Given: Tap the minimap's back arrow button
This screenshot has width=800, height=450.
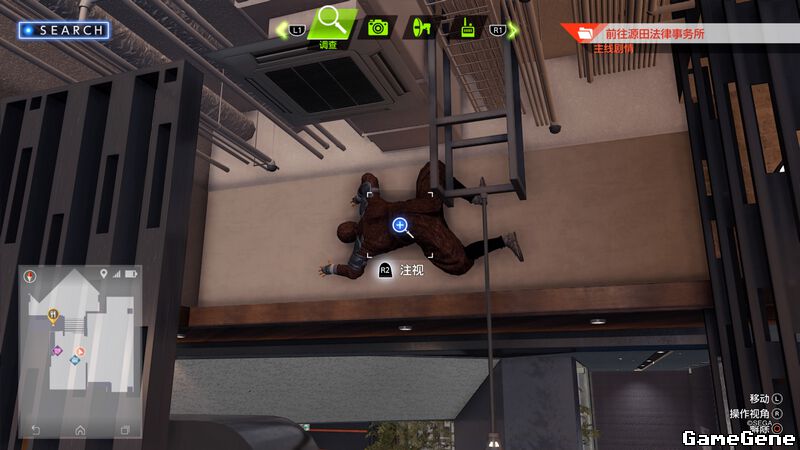Looking at the screenshot, I should (36, 430).
